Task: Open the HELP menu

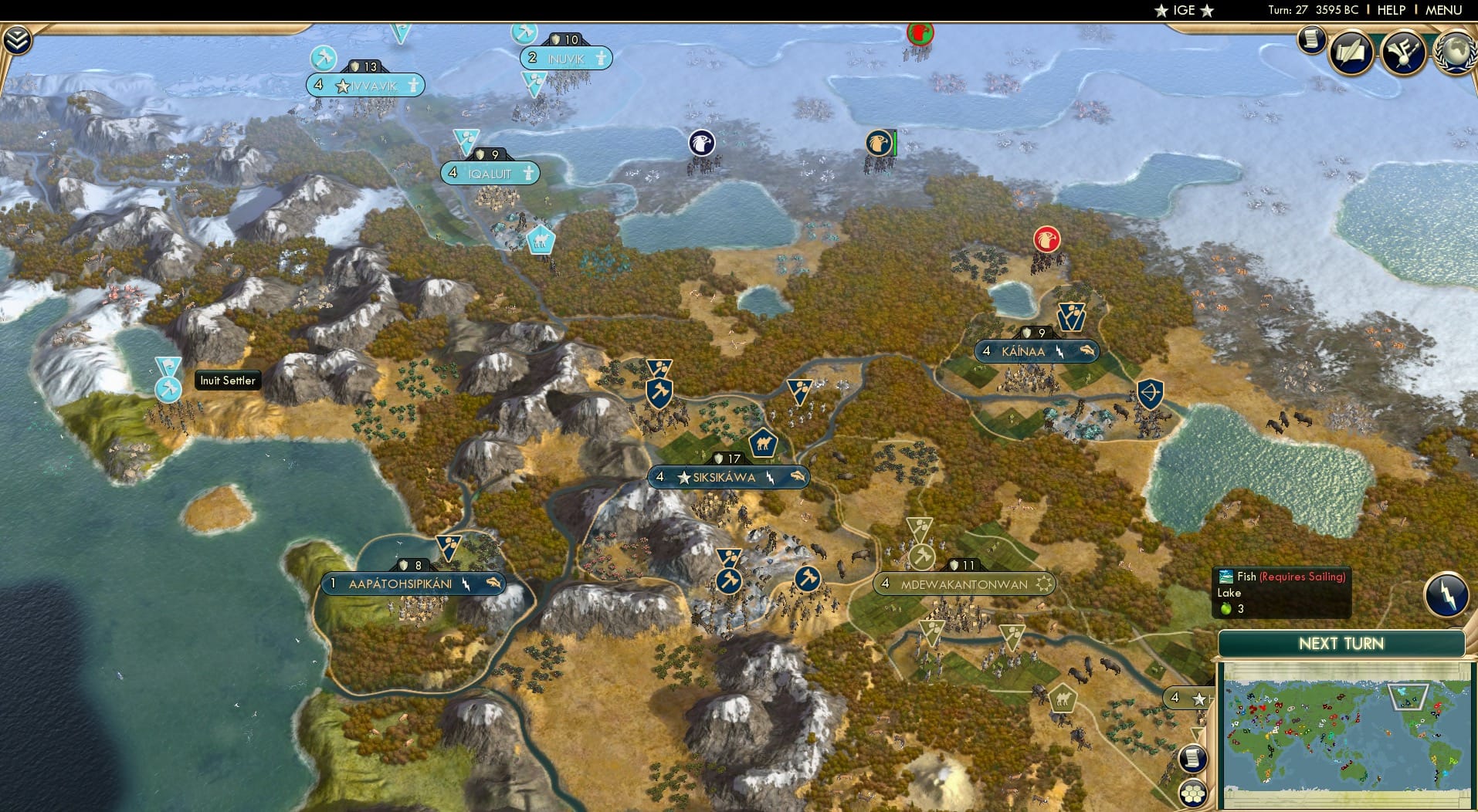Action: [x=1392, y=11]
